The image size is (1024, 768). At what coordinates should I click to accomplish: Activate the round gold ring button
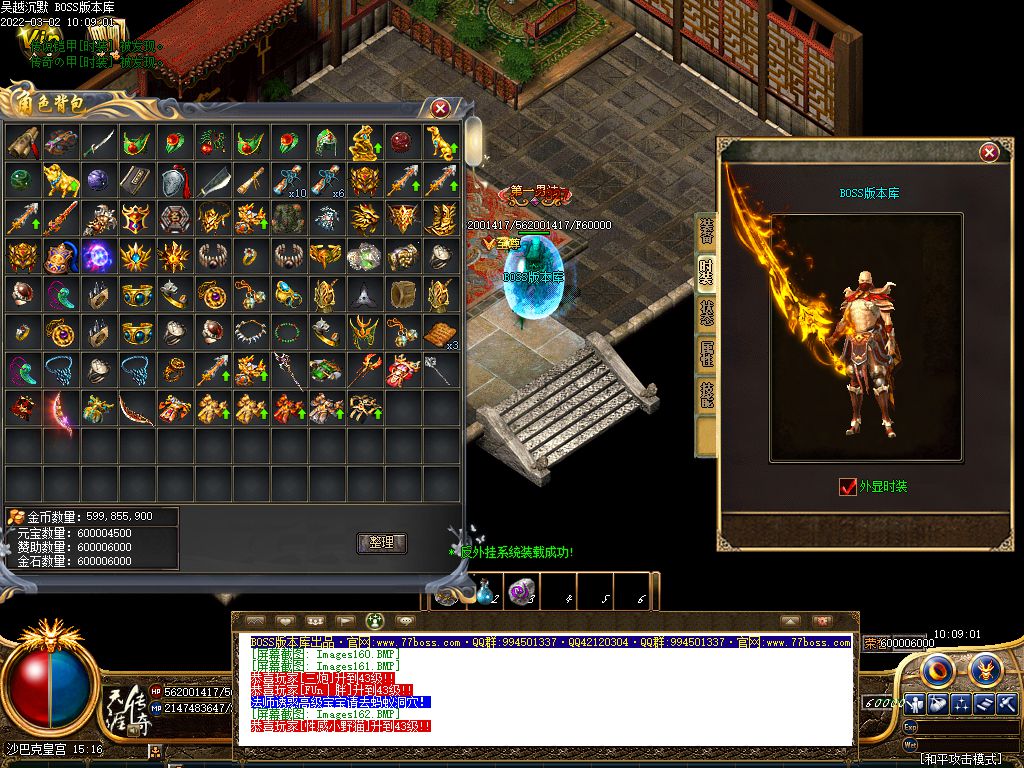(x=937, y=668)
